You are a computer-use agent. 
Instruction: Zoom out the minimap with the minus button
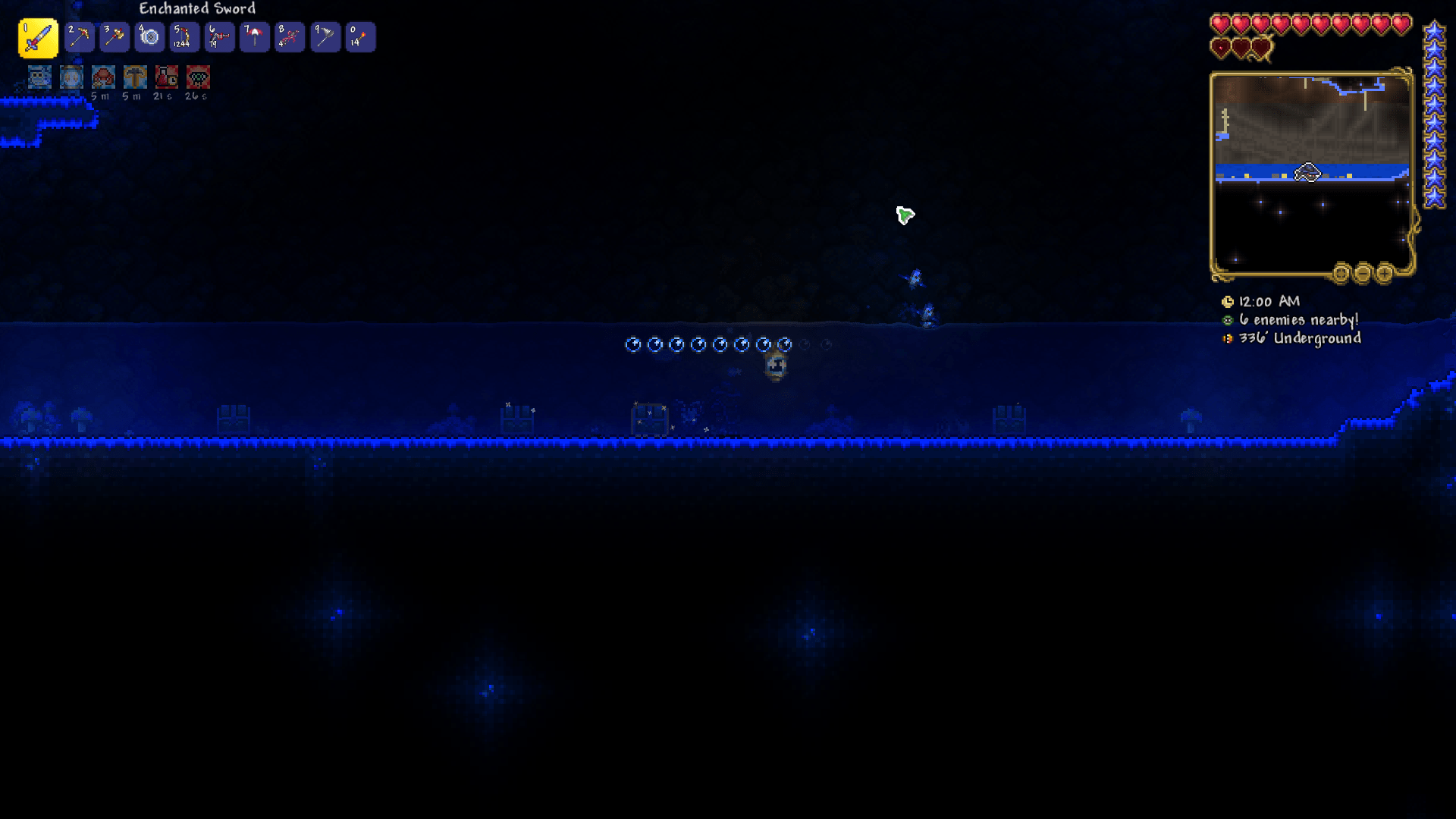tap(1363, 274)
